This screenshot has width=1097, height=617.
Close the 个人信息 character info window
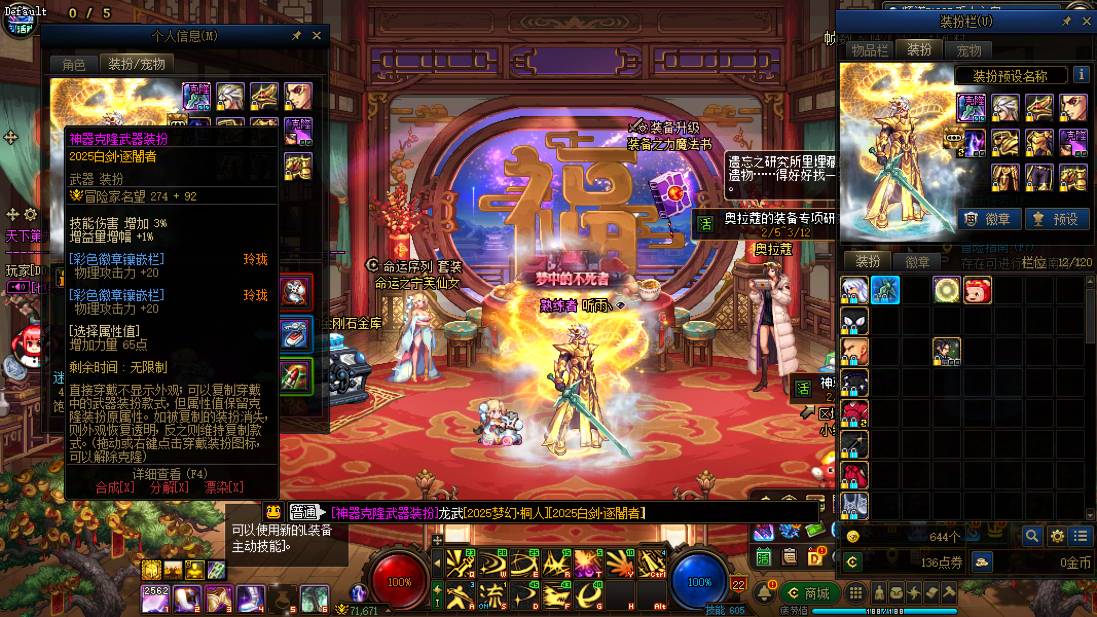(317, 36)
